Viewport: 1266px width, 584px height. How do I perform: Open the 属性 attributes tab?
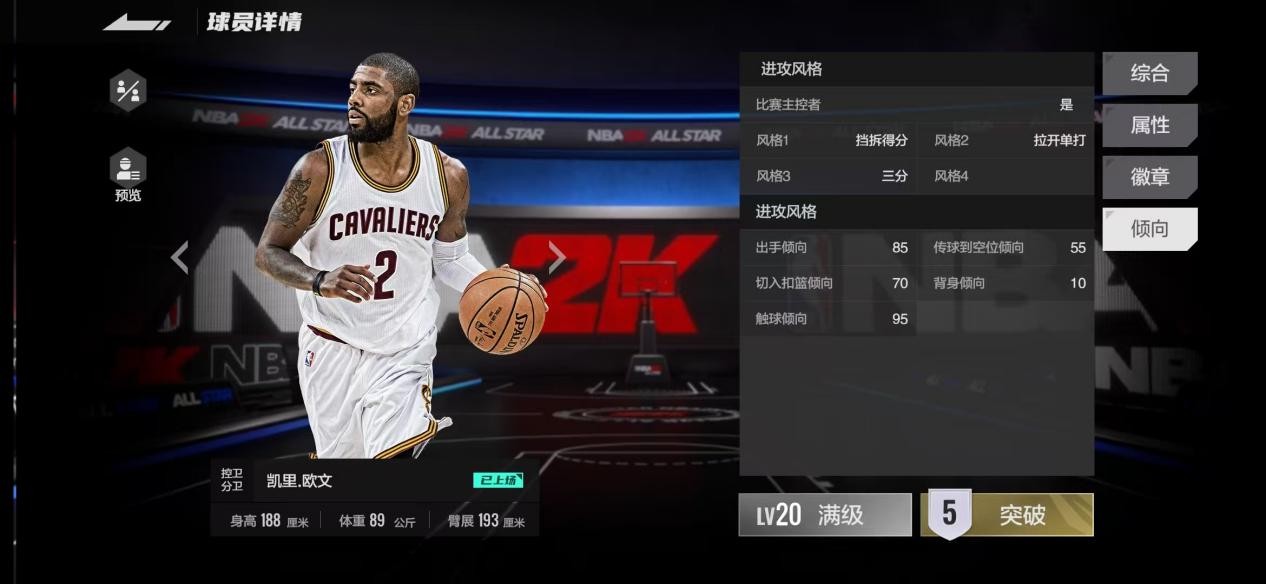(x=1149, y=125)
